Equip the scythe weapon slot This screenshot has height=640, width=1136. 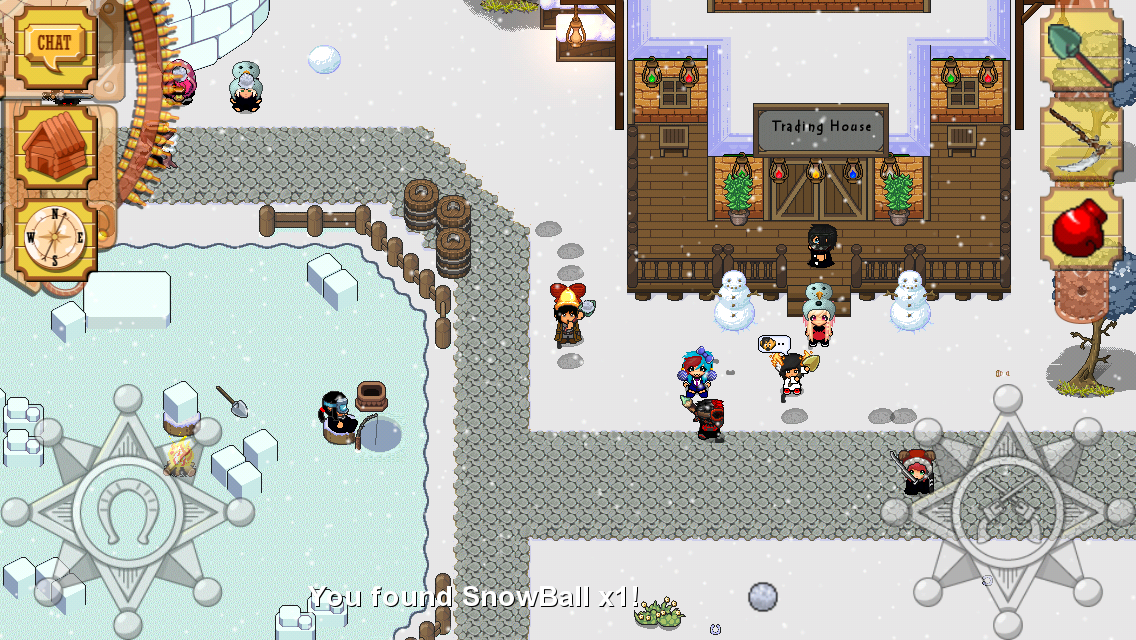pos(1080,140)
